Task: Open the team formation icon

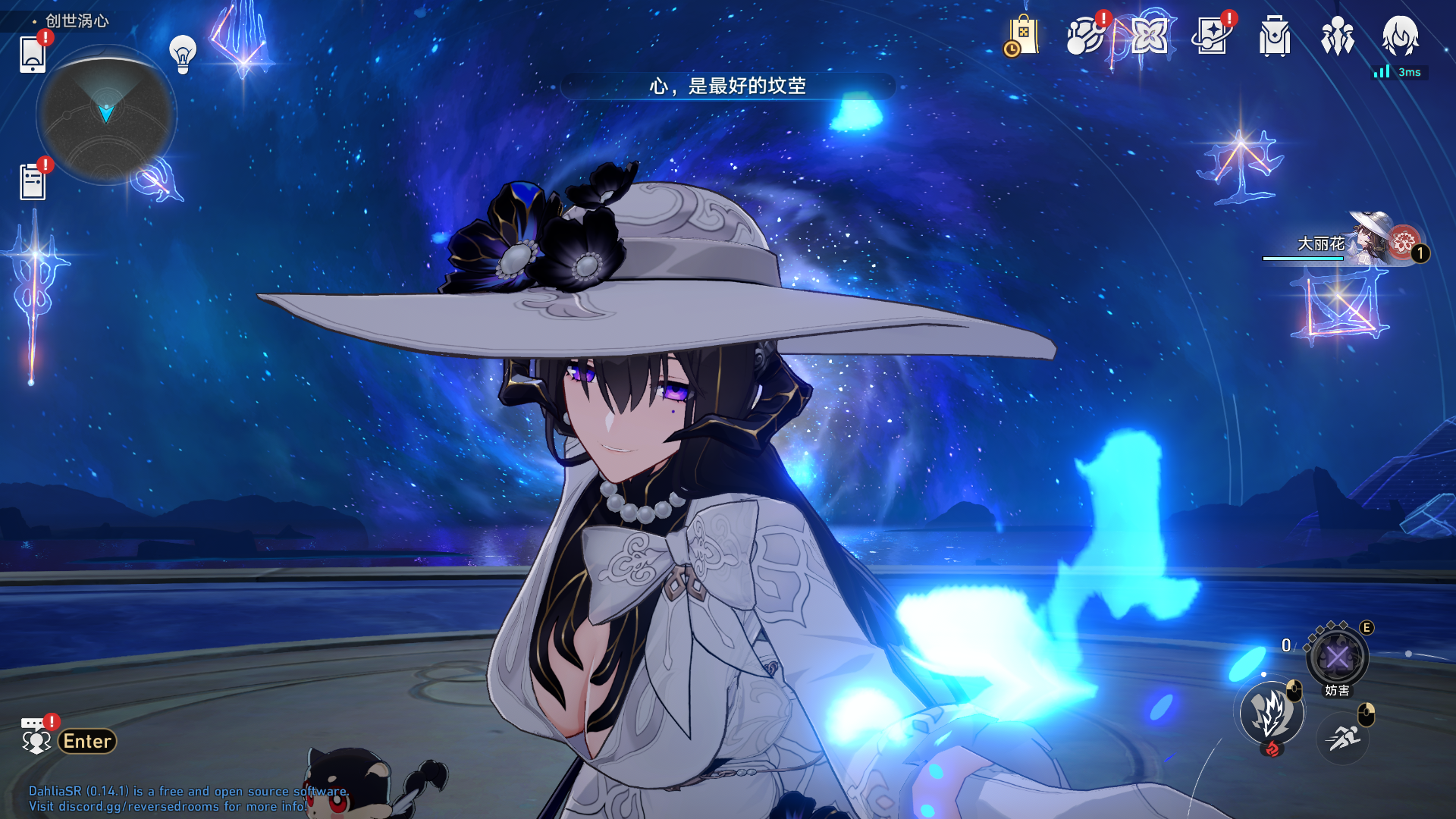Action: coord(1338,36)
